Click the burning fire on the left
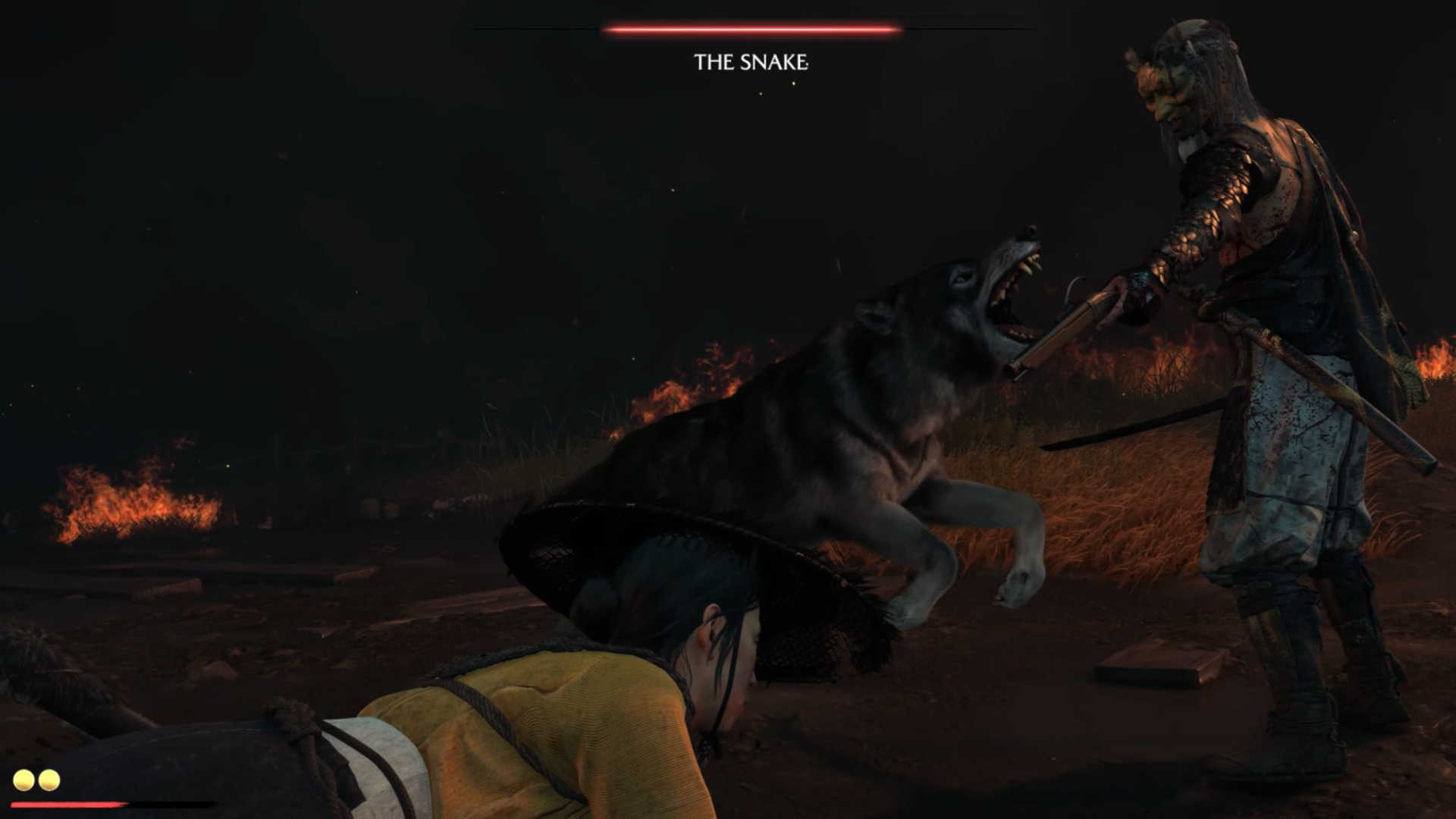Viewport: 1456px width, 819px height. [x=129, y=500]
